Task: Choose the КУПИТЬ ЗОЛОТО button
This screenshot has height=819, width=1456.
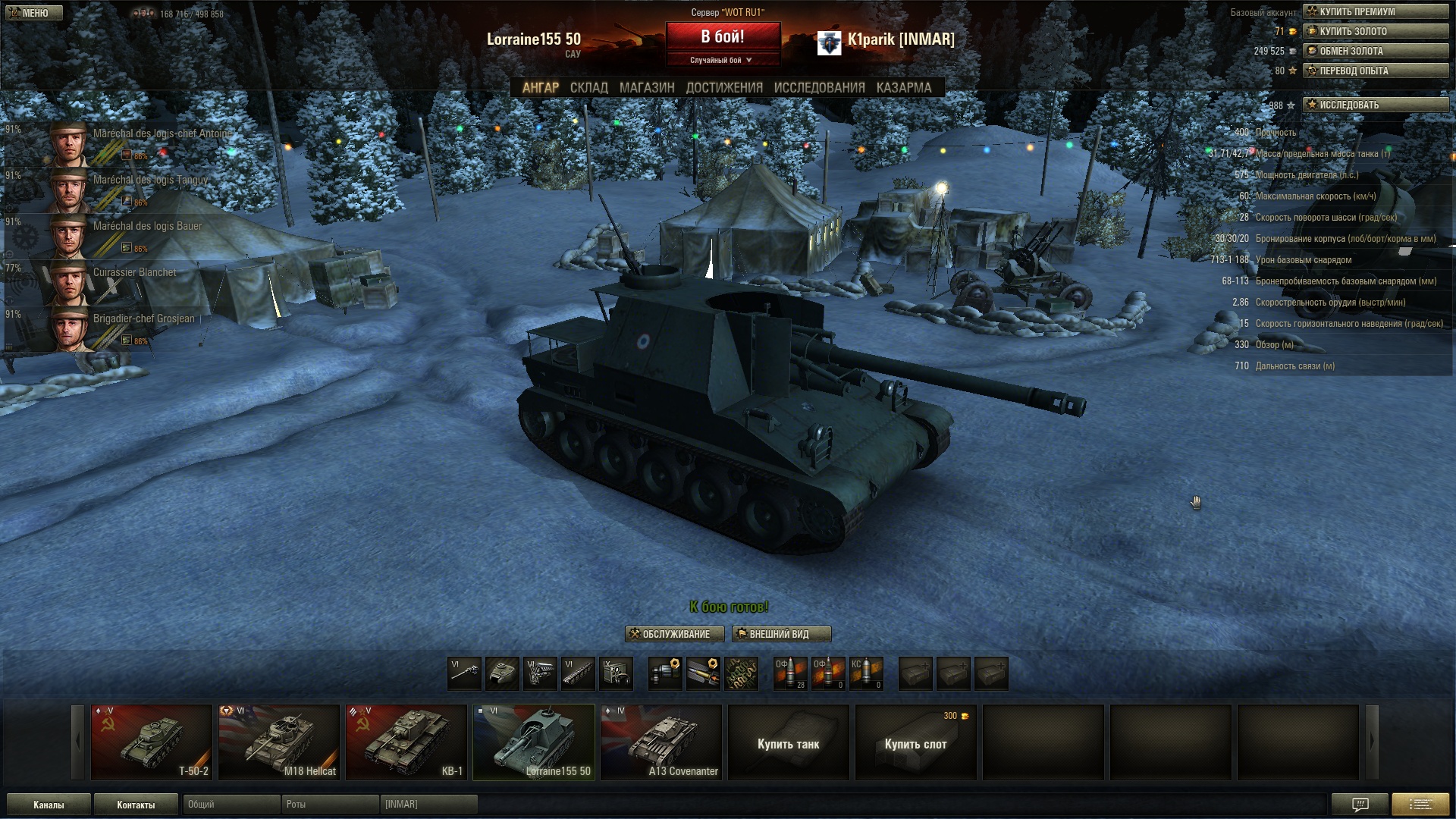Action: [1375, 31]
